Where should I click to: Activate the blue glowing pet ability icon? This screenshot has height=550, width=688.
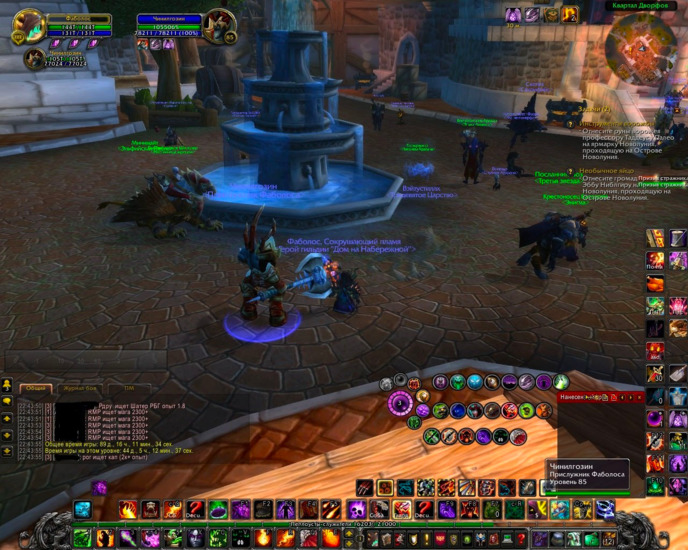tap(83, 510)
